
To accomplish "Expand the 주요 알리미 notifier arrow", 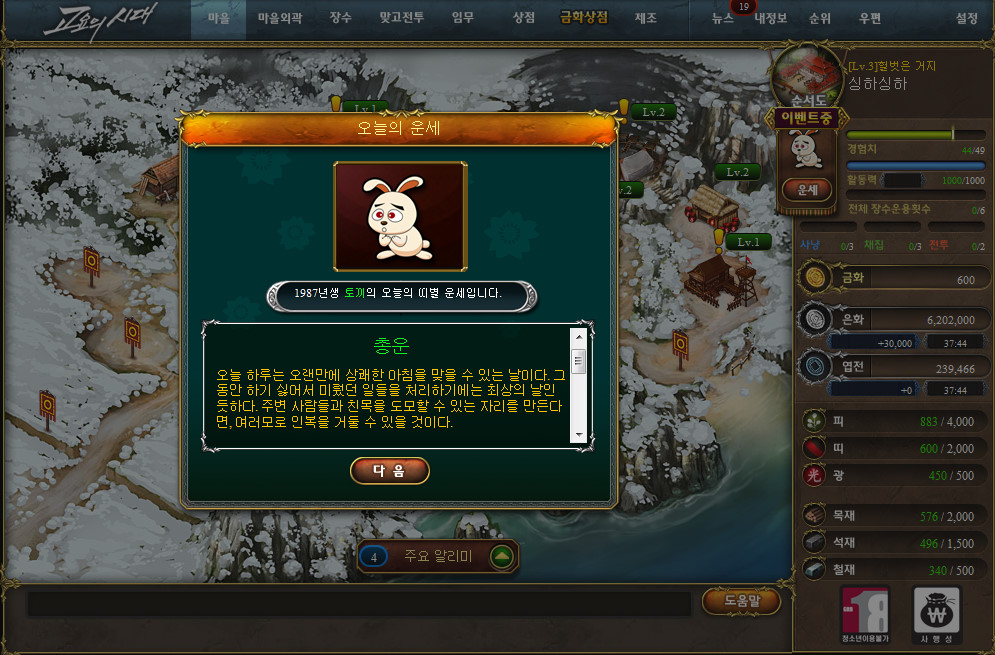I will click(502, 557).
